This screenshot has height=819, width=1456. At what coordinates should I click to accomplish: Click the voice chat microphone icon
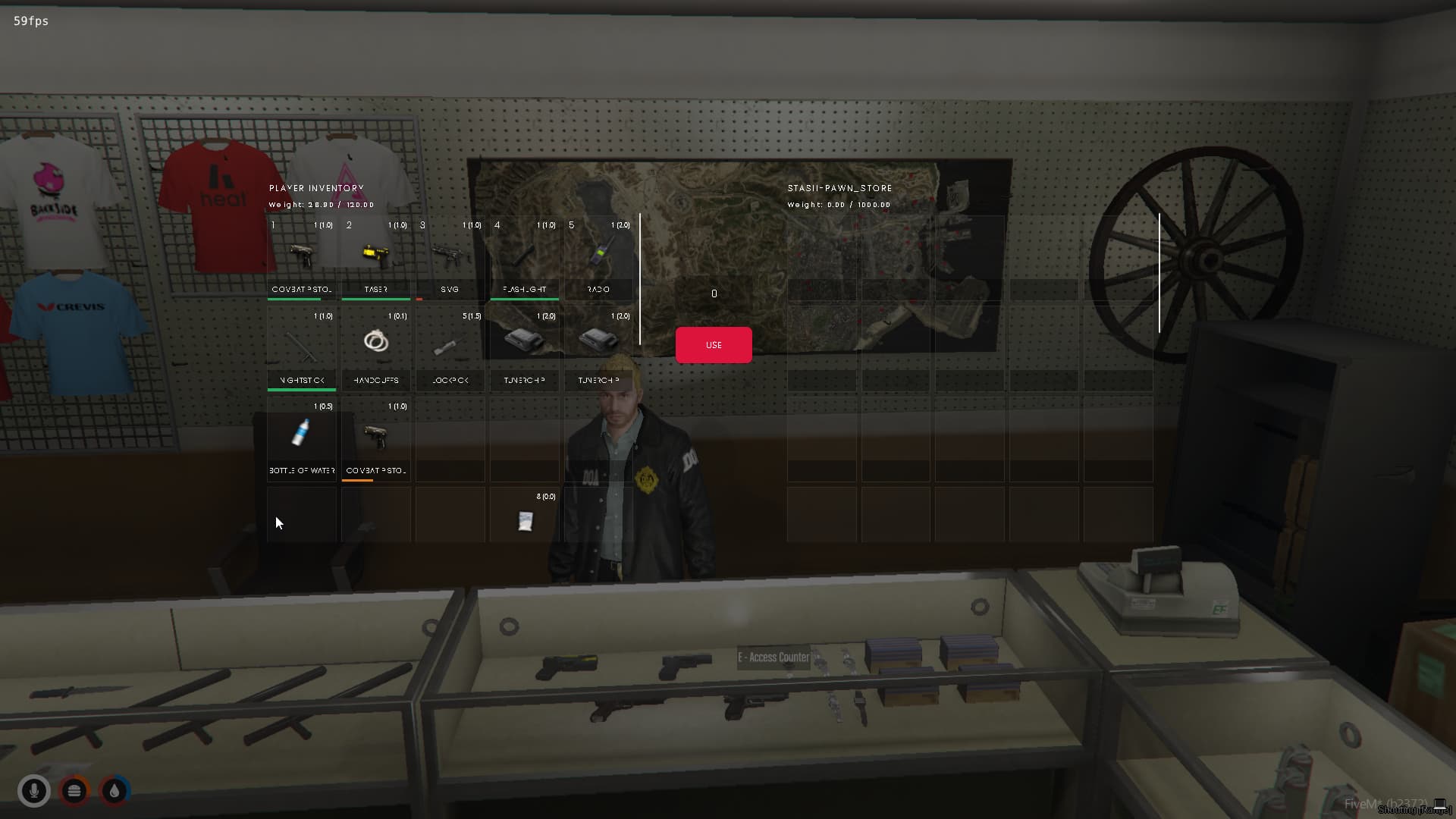point(34,791)
